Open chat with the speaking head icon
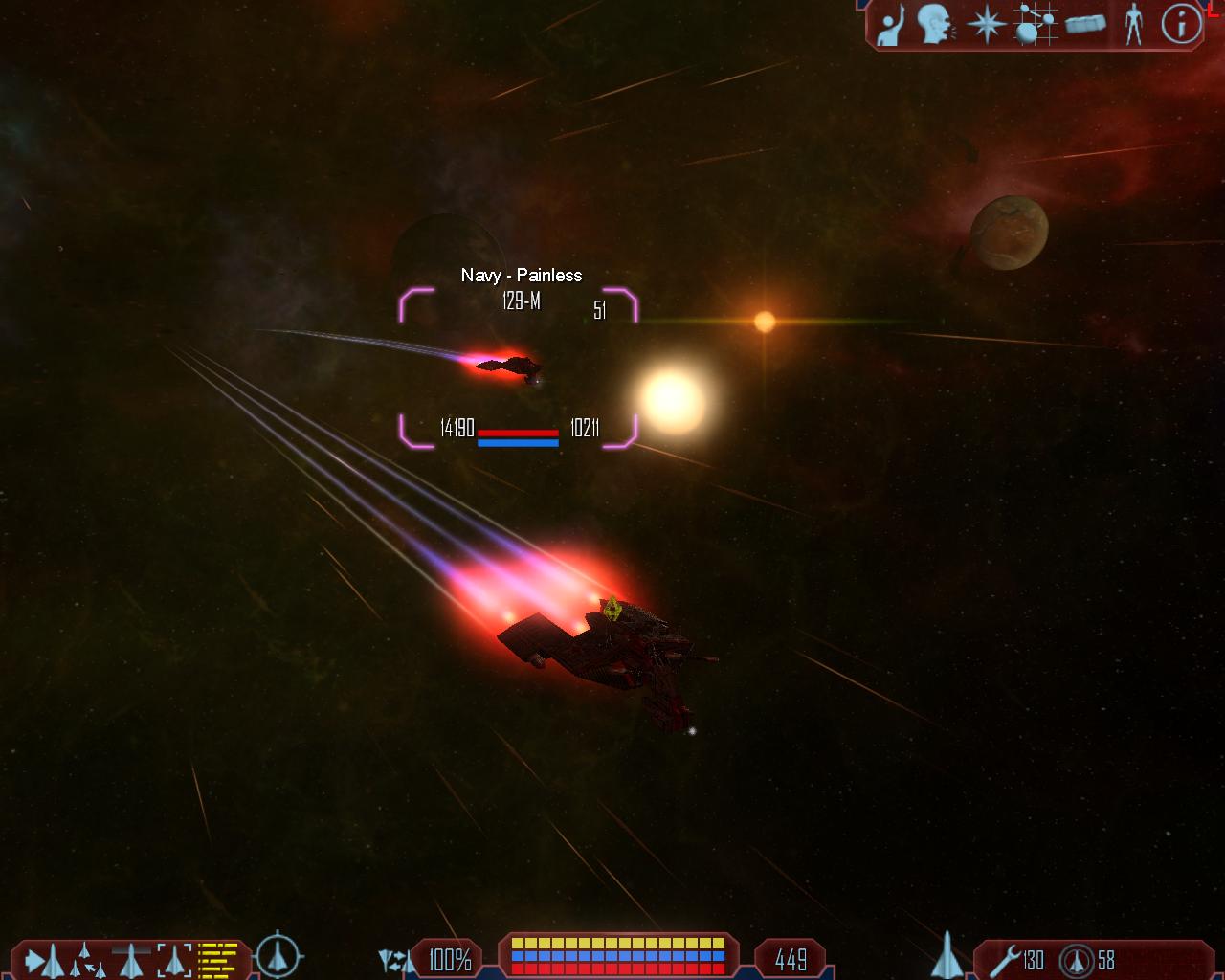Image resolution: width=1225 pixels, height=980 pixels. pyautogui.click(x=935, y=25)
